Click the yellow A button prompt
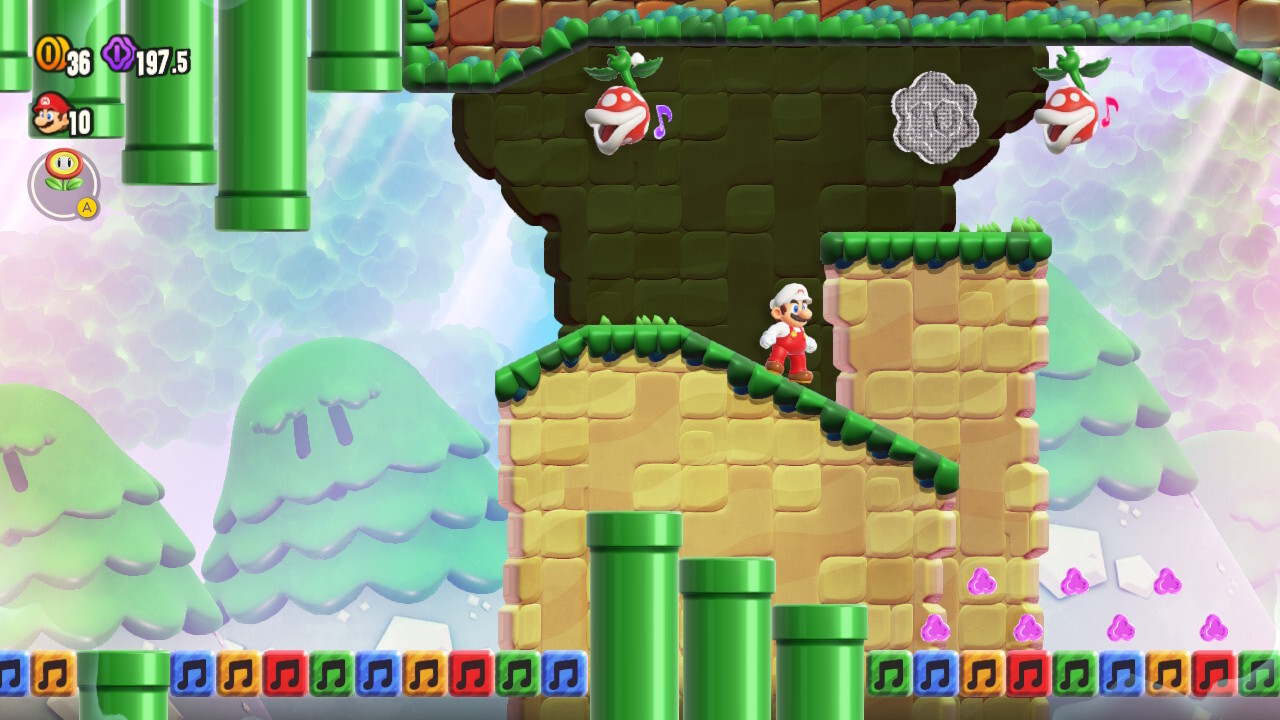The image size is (1280, 720). click(85, 207)
